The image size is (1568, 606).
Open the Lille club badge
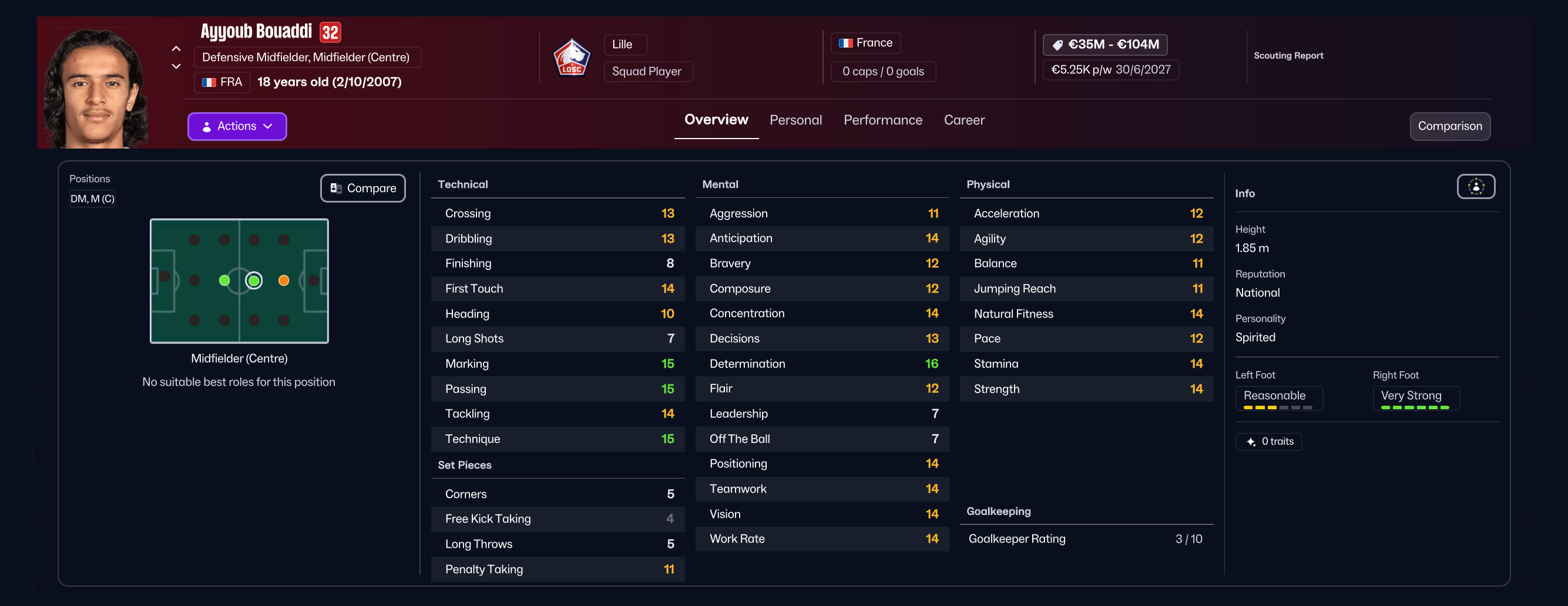pyautogui.click(x=572, y=57)
